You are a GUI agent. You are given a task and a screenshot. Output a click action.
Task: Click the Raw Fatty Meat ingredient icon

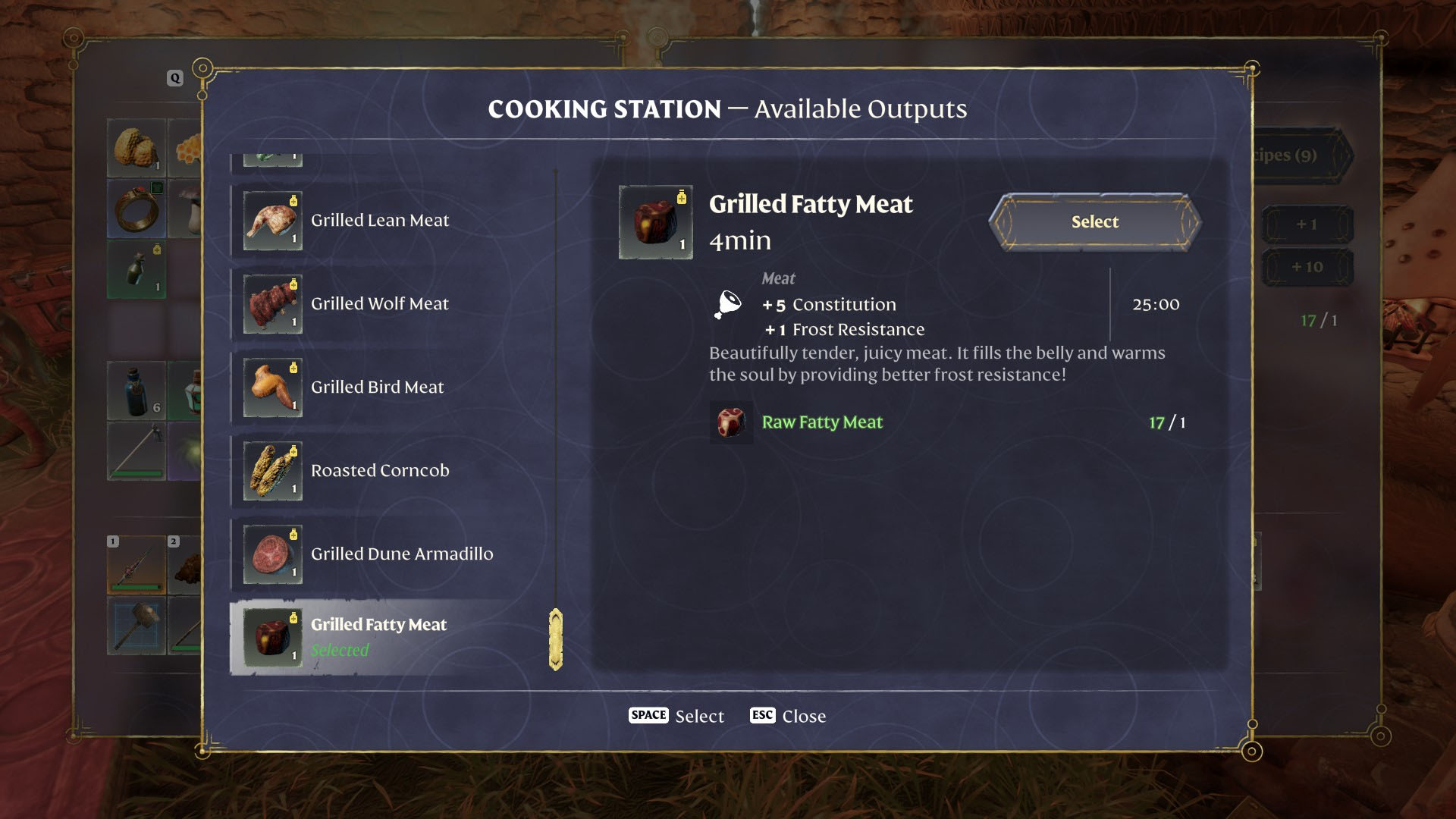(x=731, y=422)
